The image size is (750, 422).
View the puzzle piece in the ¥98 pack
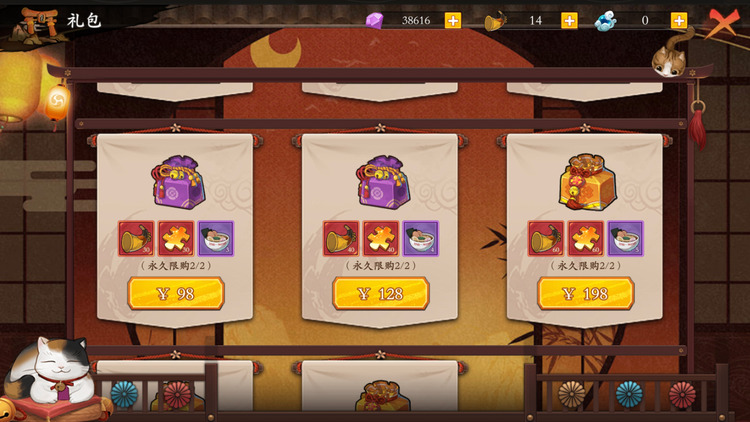[176, 239]
